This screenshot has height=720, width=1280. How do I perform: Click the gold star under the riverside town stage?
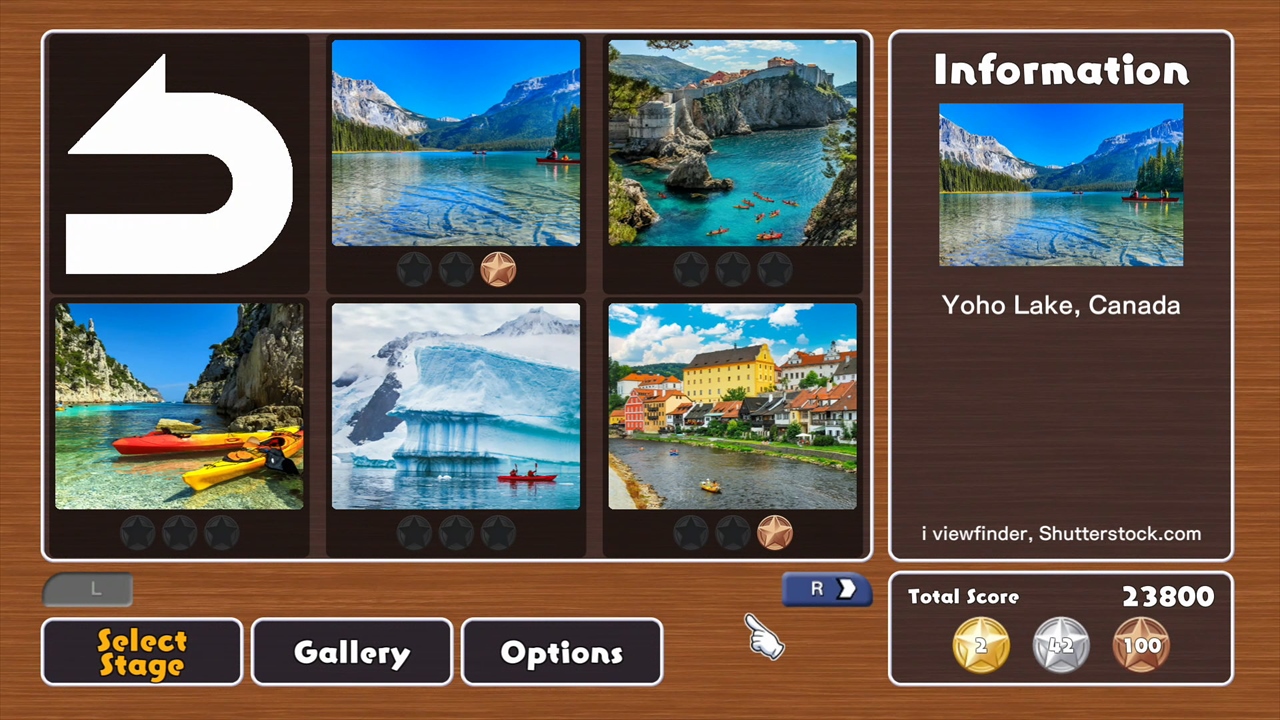774,532
